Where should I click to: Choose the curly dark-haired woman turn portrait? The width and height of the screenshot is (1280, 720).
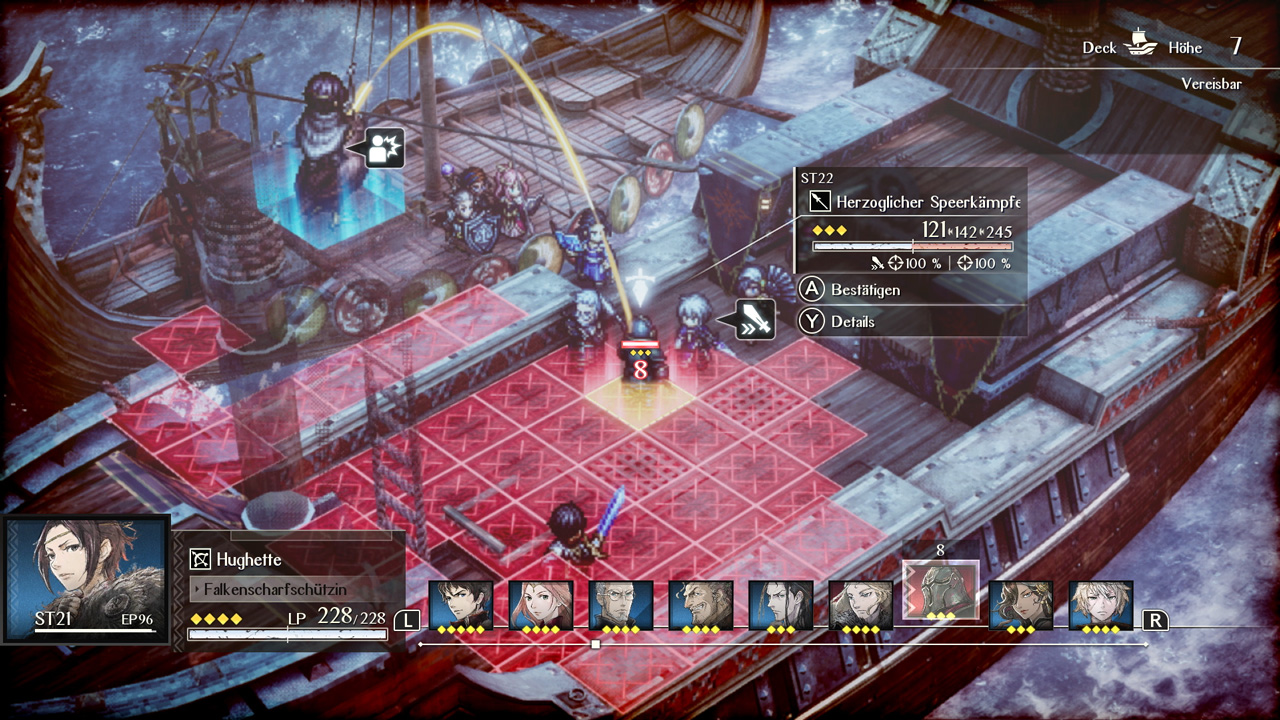(1021, 604)
